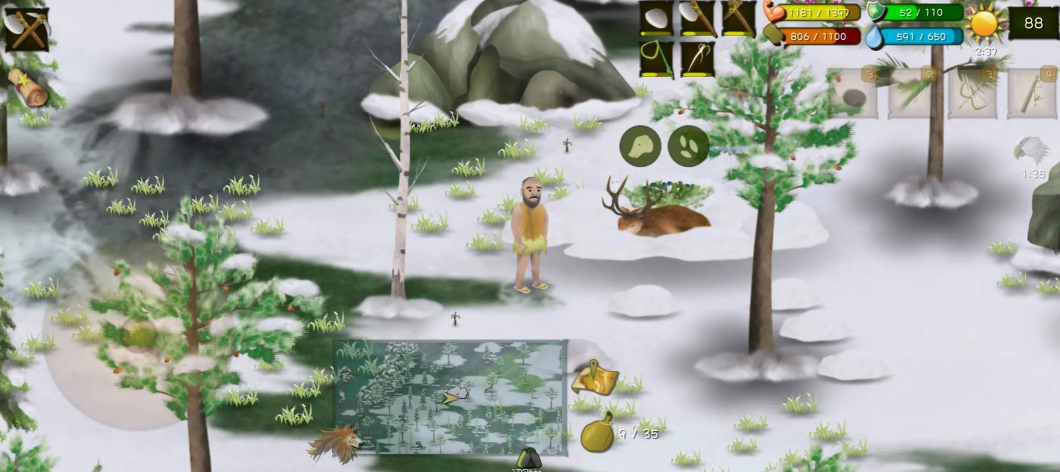The height and width of the screenshot is (472, 1060).
Task: Choose the twig bundle resource card
Action: click(x=972, y=93)
